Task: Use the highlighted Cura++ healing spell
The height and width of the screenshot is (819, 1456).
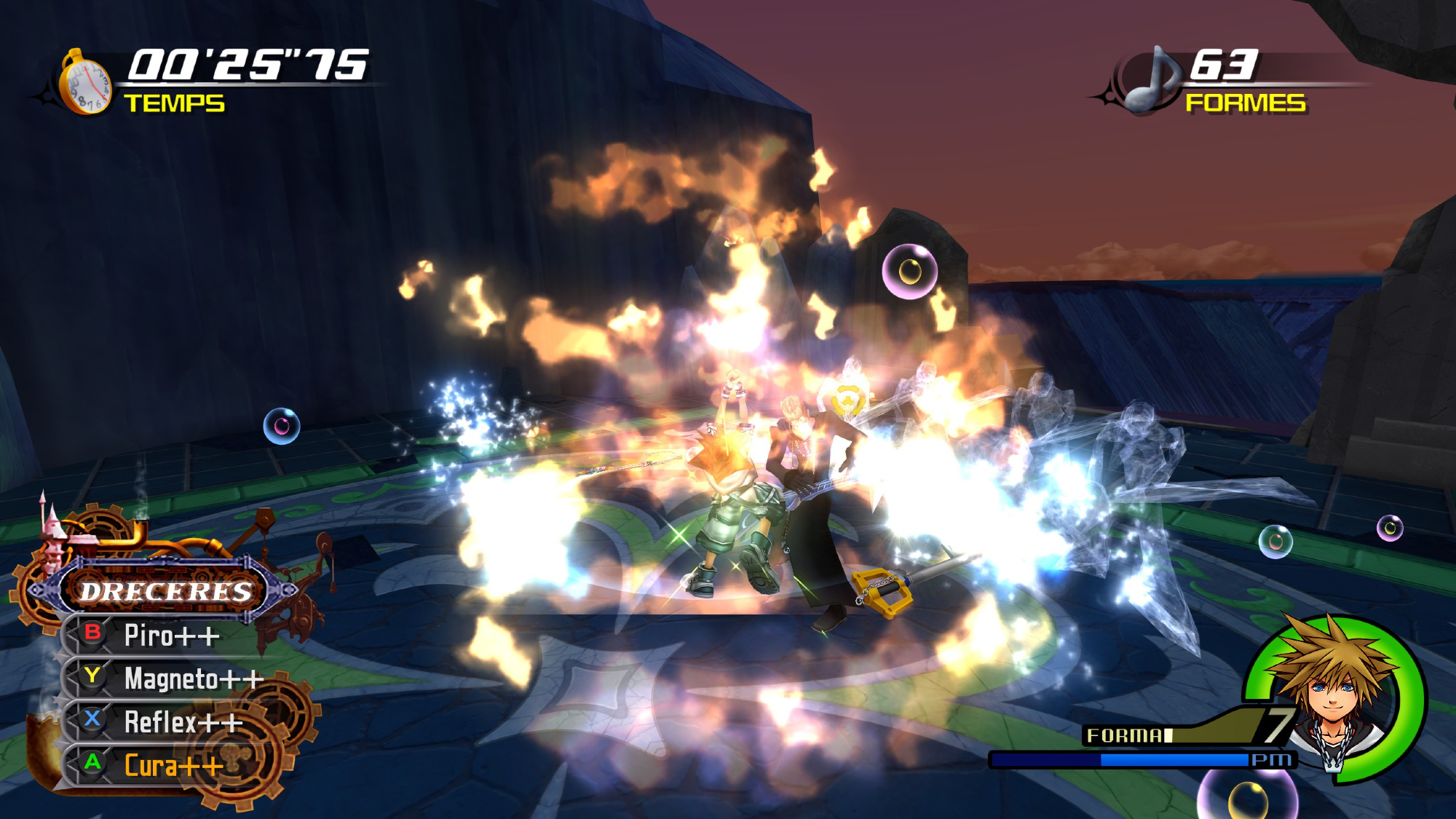Action: 173,766
